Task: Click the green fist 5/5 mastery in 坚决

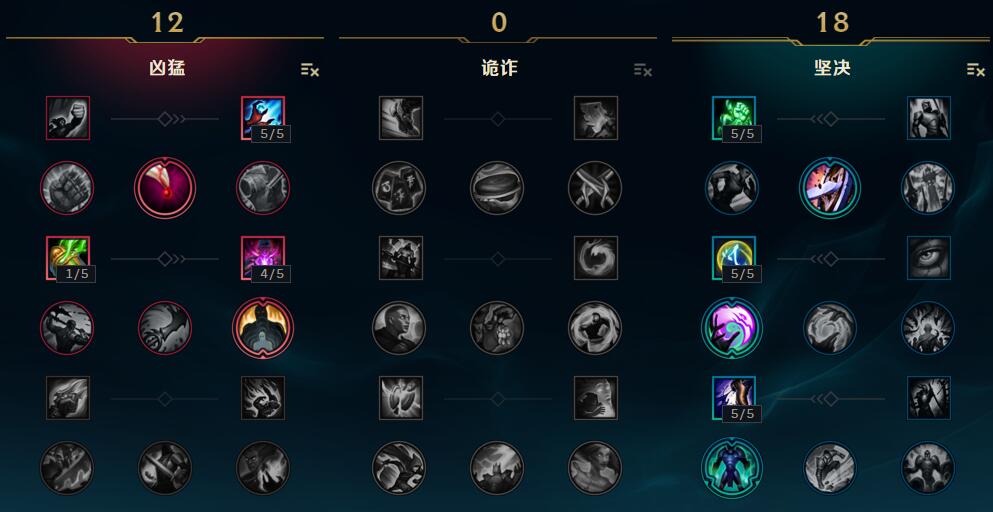Action: click(x=733, y=118)
